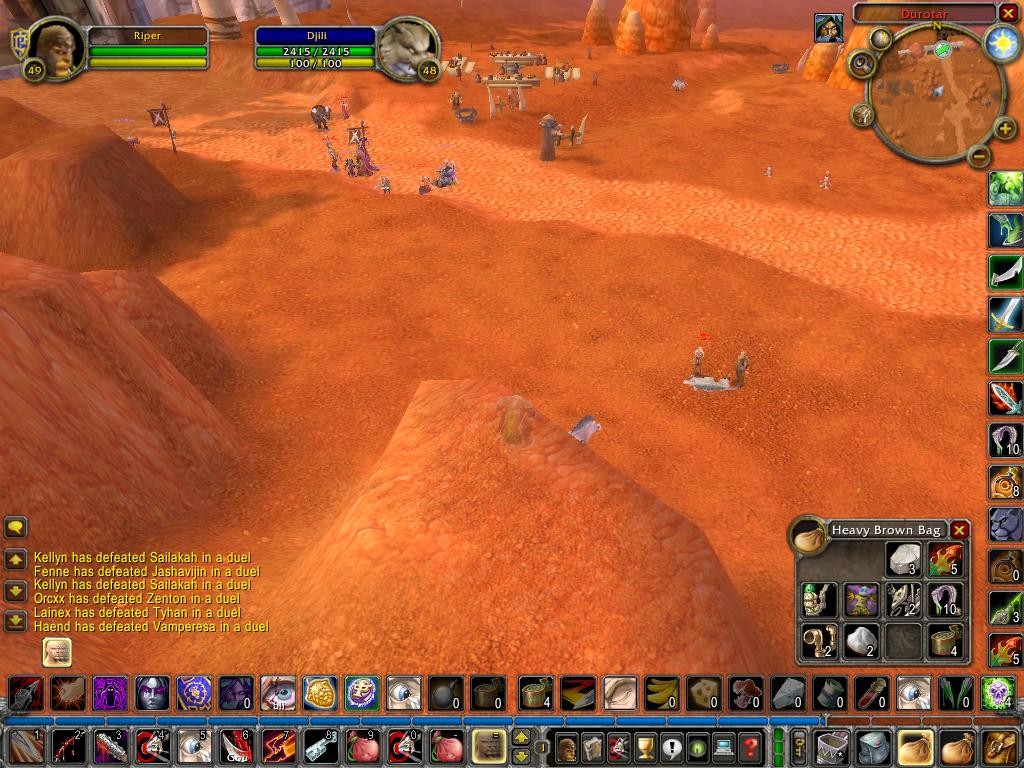Click the hooded buff icon beside minimap

(x=828, y=28)
